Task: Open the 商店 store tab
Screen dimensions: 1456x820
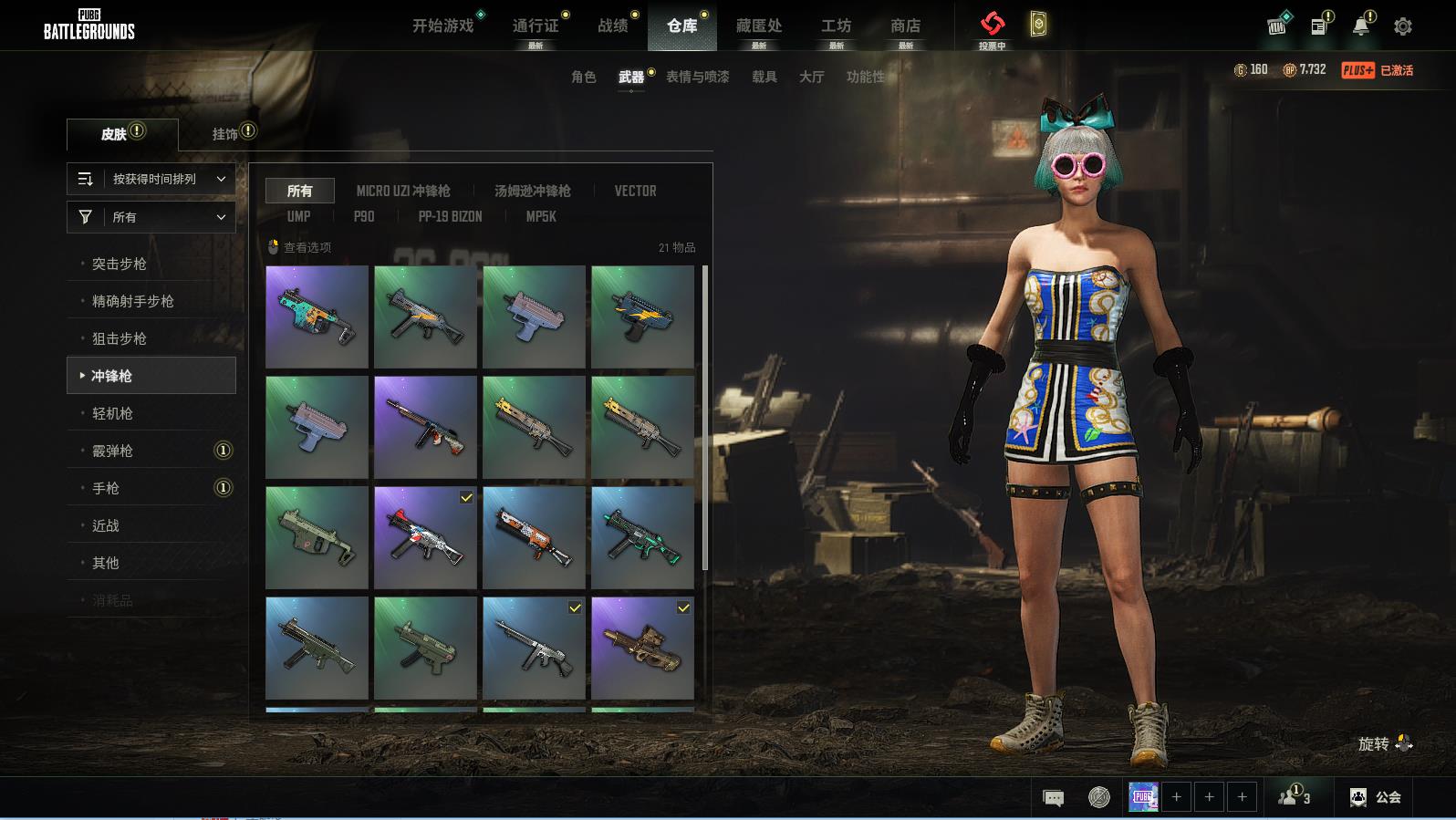Action: coord(905,26)
